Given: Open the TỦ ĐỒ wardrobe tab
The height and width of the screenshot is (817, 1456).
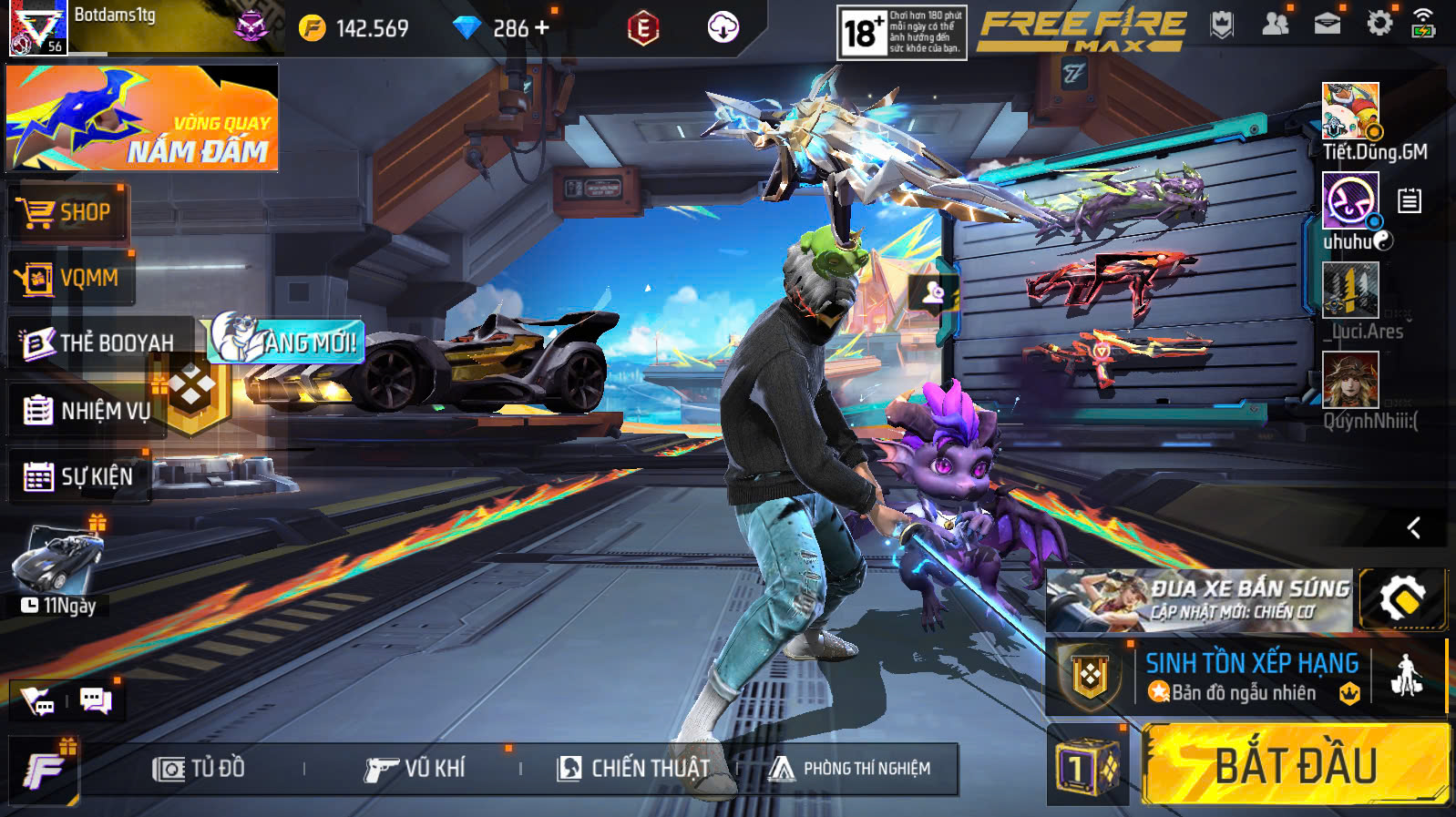Looking at the screenshot, I should 199,769.
